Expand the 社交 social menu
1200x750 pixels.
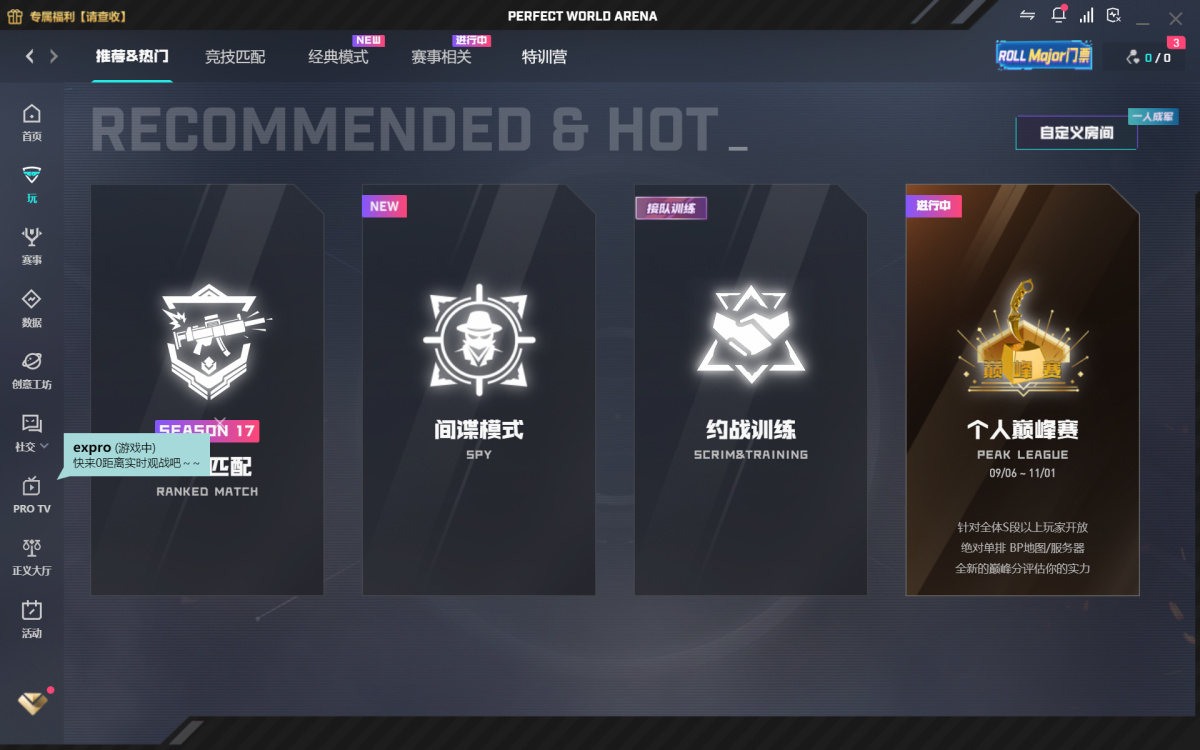[32, 434]
